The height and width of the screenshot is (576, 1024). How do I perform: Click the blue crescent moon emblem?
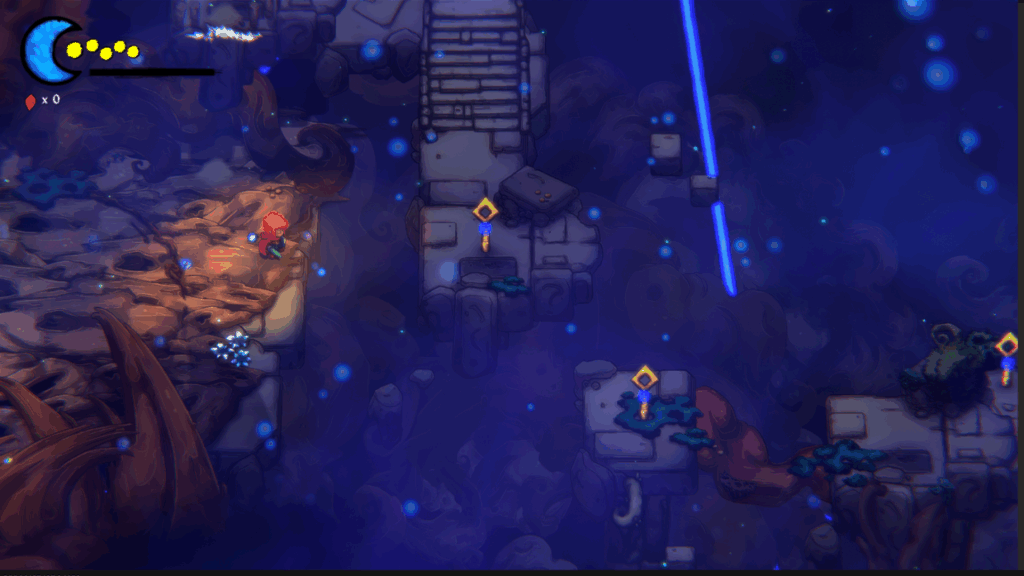point(45,48)
